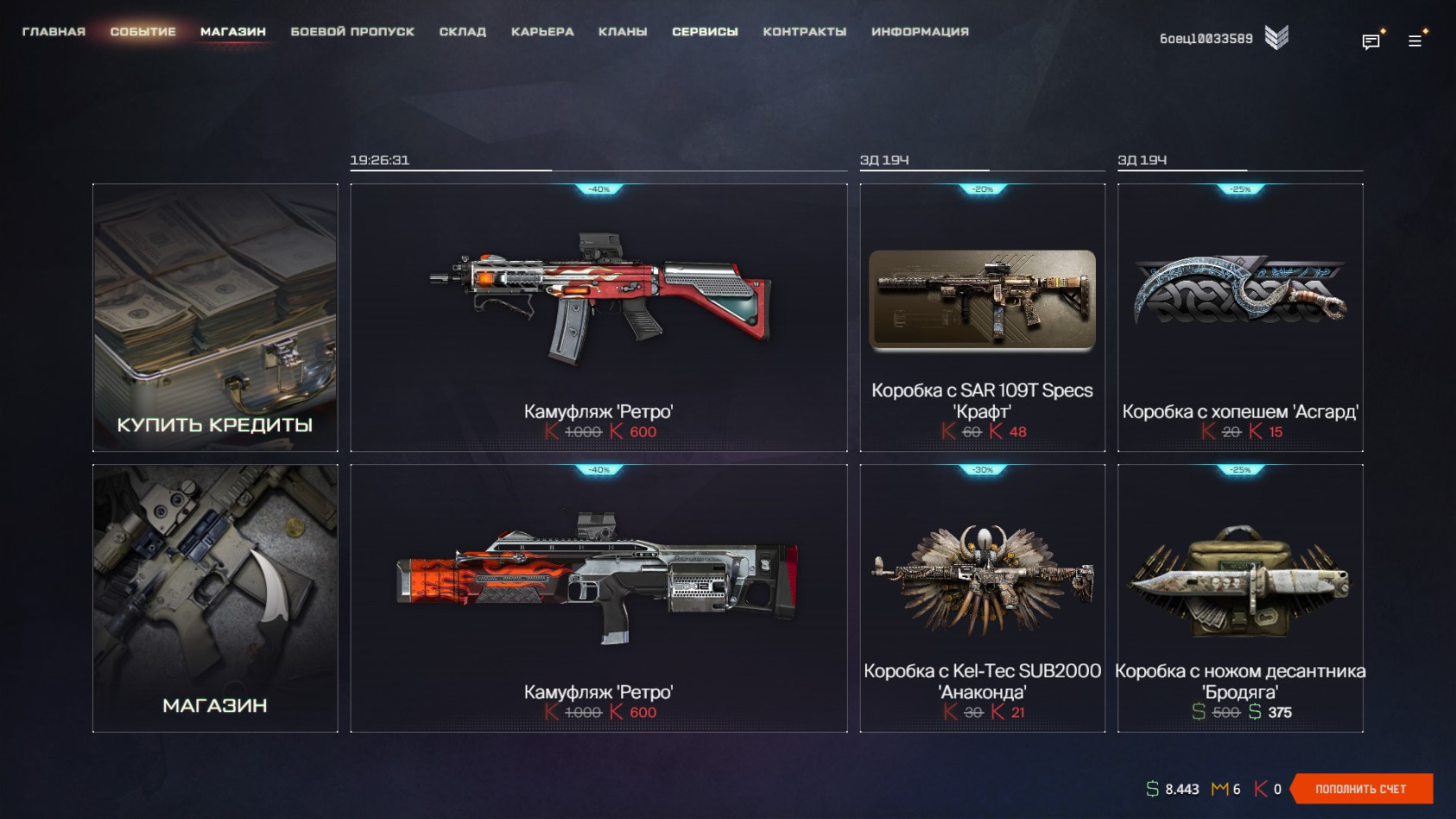Select Коробка с SAR 109T Specs 'Крафт'

[x=982, y=317]
